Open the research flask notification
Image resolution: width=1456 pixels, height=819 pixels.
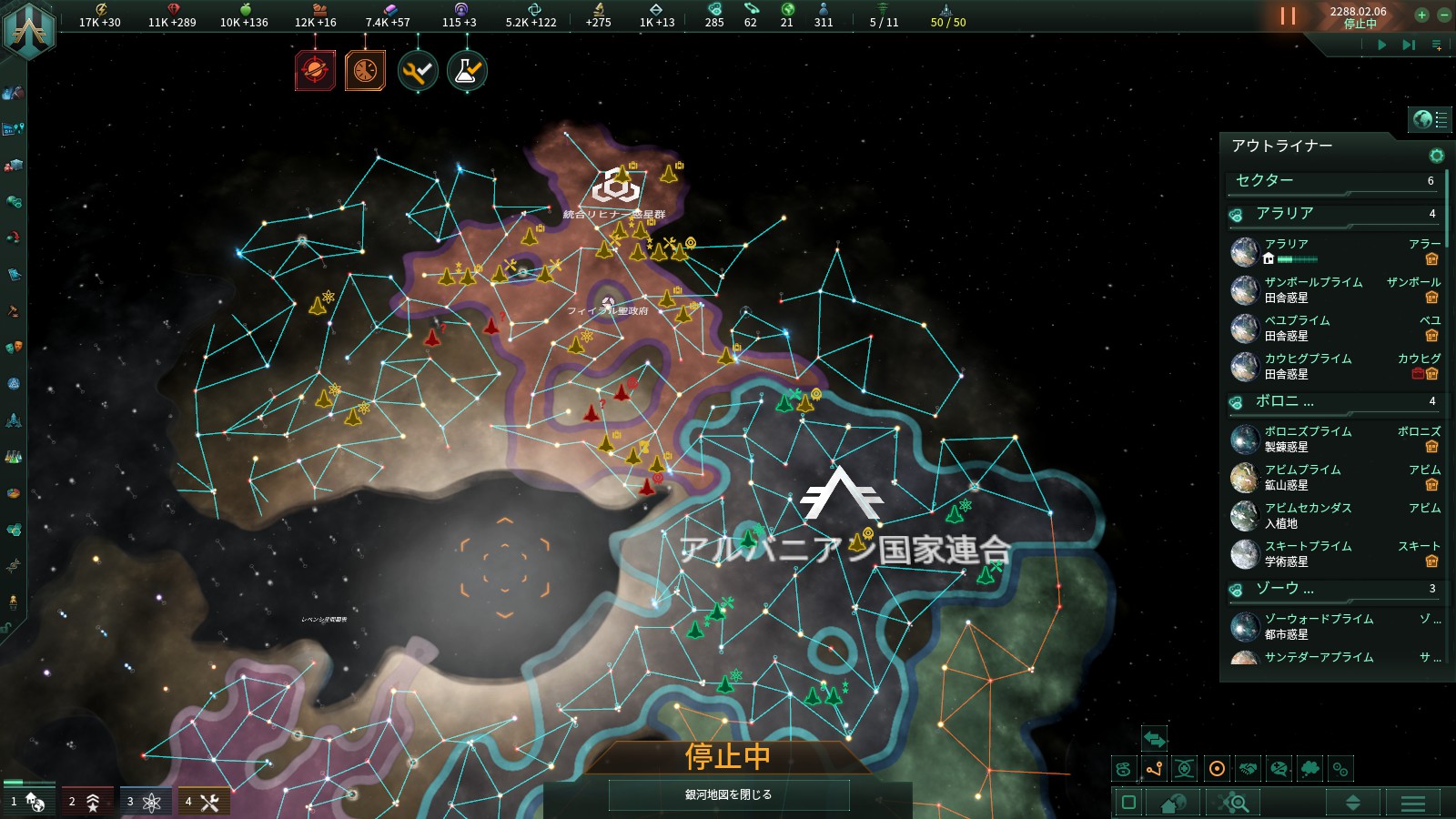click(467, 70)
